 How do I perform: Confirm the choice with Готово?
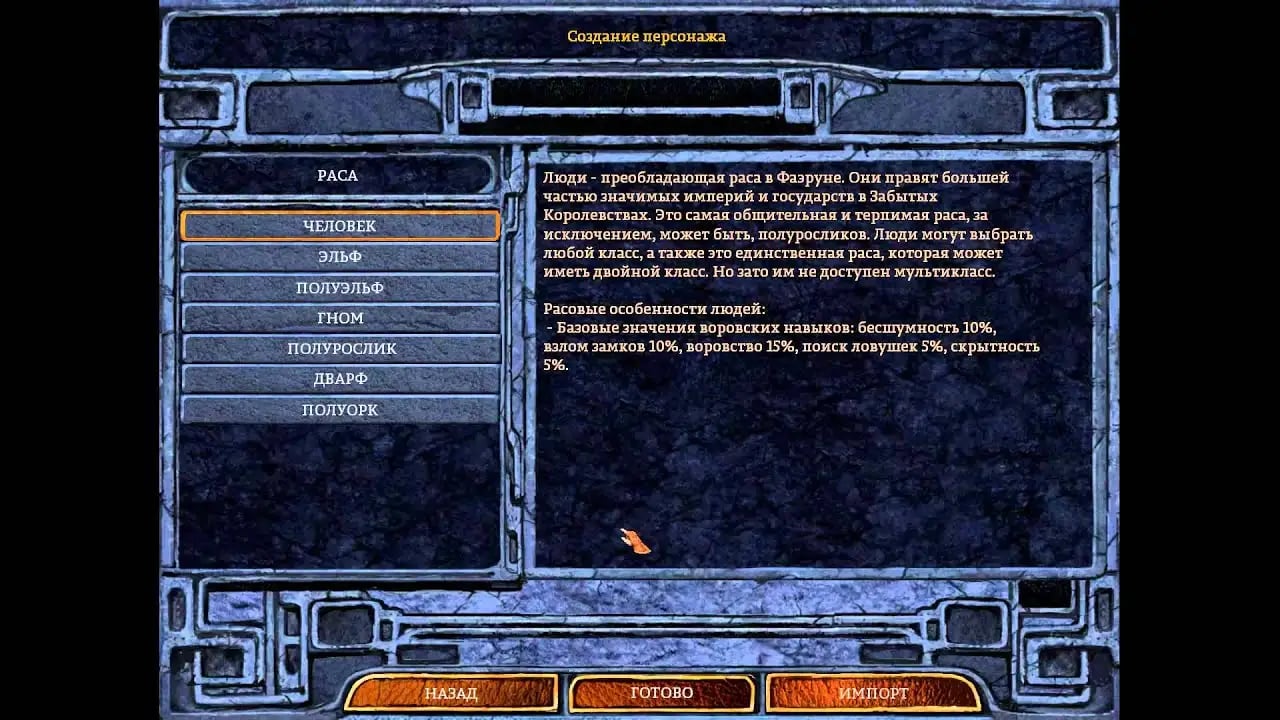coord(662,693)
